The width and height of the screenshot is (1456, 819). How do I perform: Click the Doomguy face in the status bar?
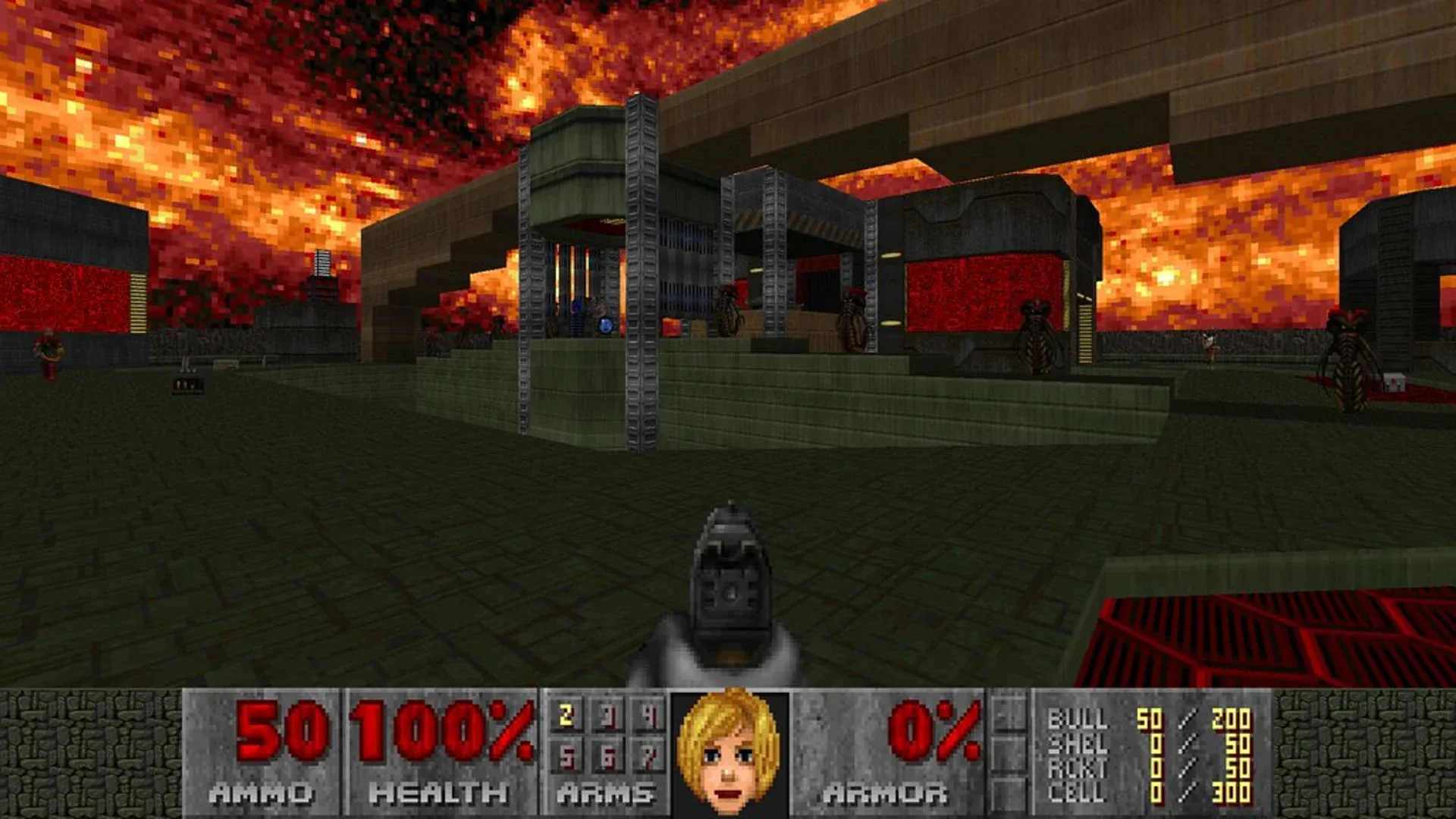pyautogui.click(x=732, y=747)
